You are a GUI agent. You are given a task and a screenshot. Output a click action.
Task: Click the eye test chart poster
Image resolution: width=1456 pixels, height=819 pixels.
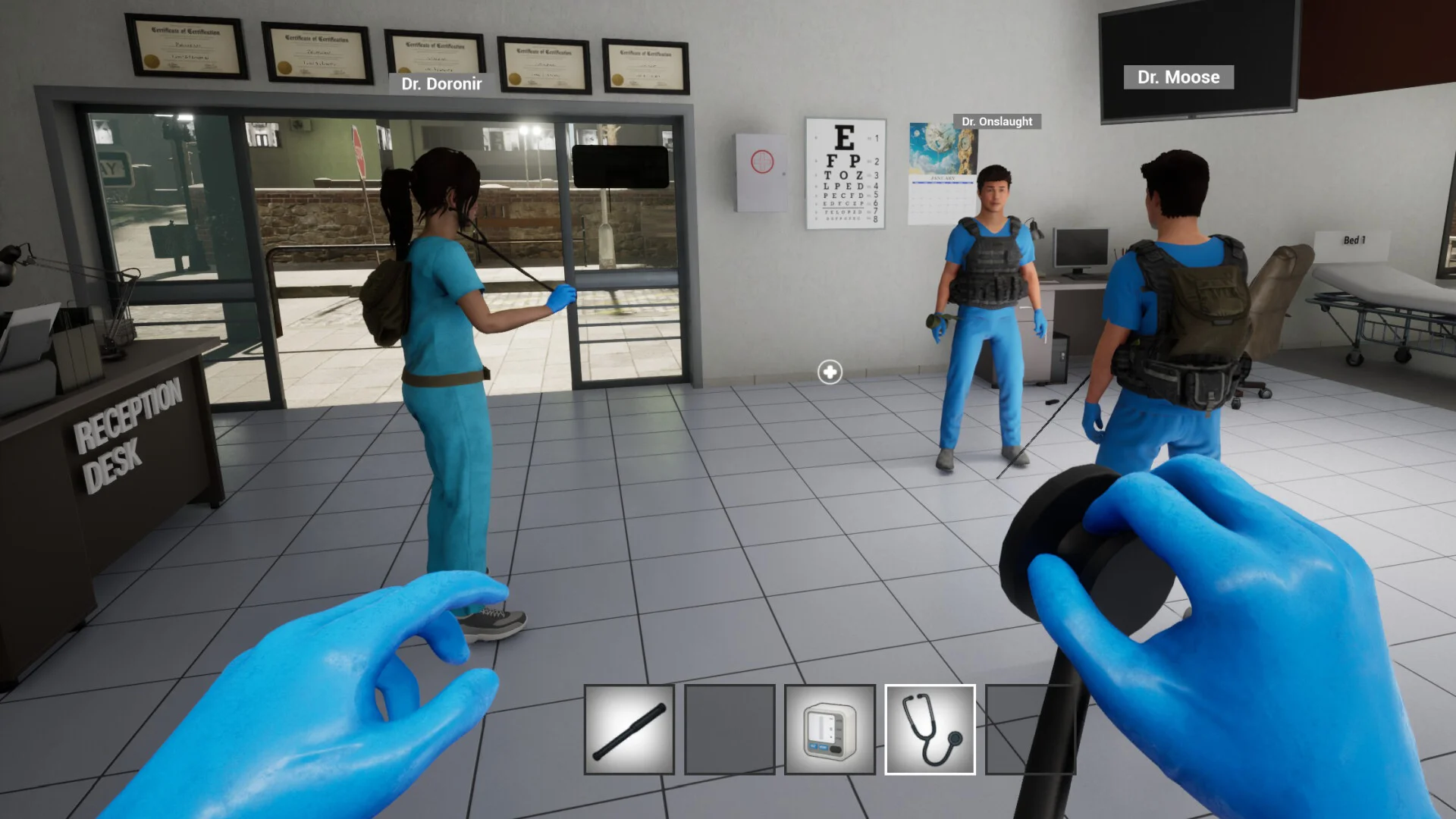(x=844, y=174)
